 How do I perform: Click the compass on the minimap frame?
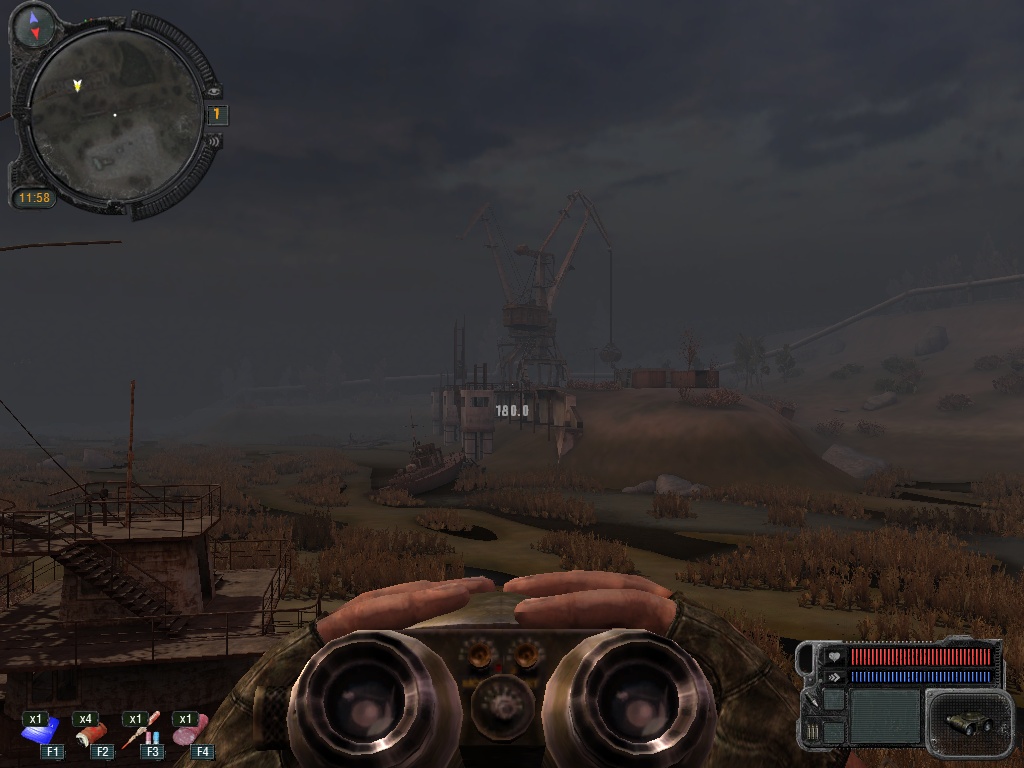35,25
